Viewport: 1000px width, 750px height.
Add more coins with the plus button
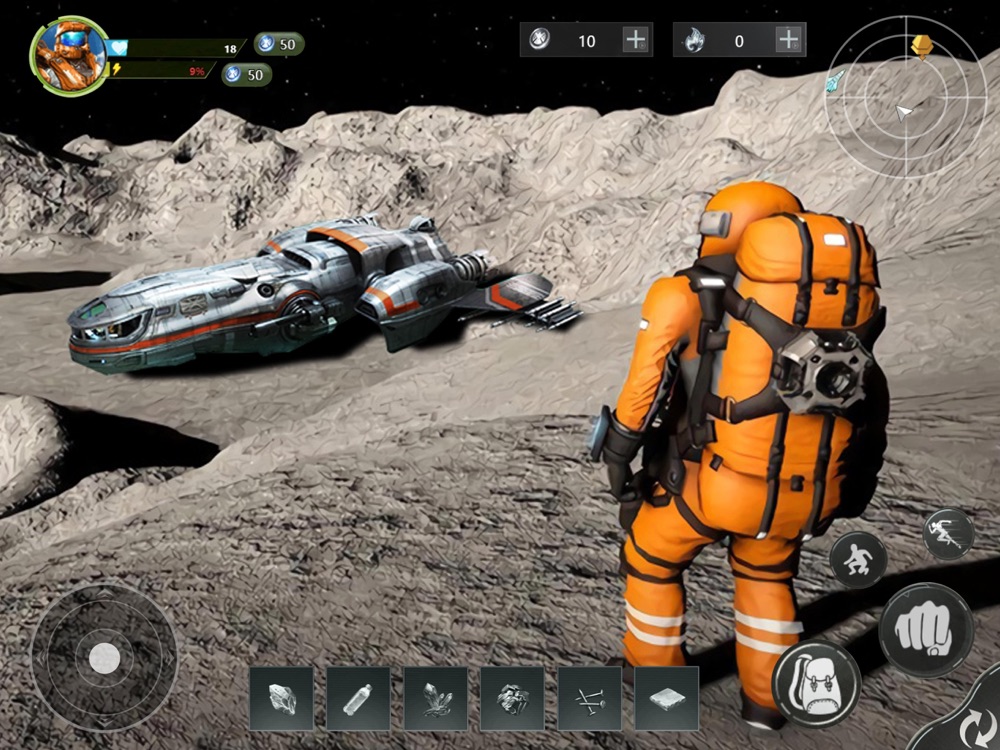click(x=636, y=40)
